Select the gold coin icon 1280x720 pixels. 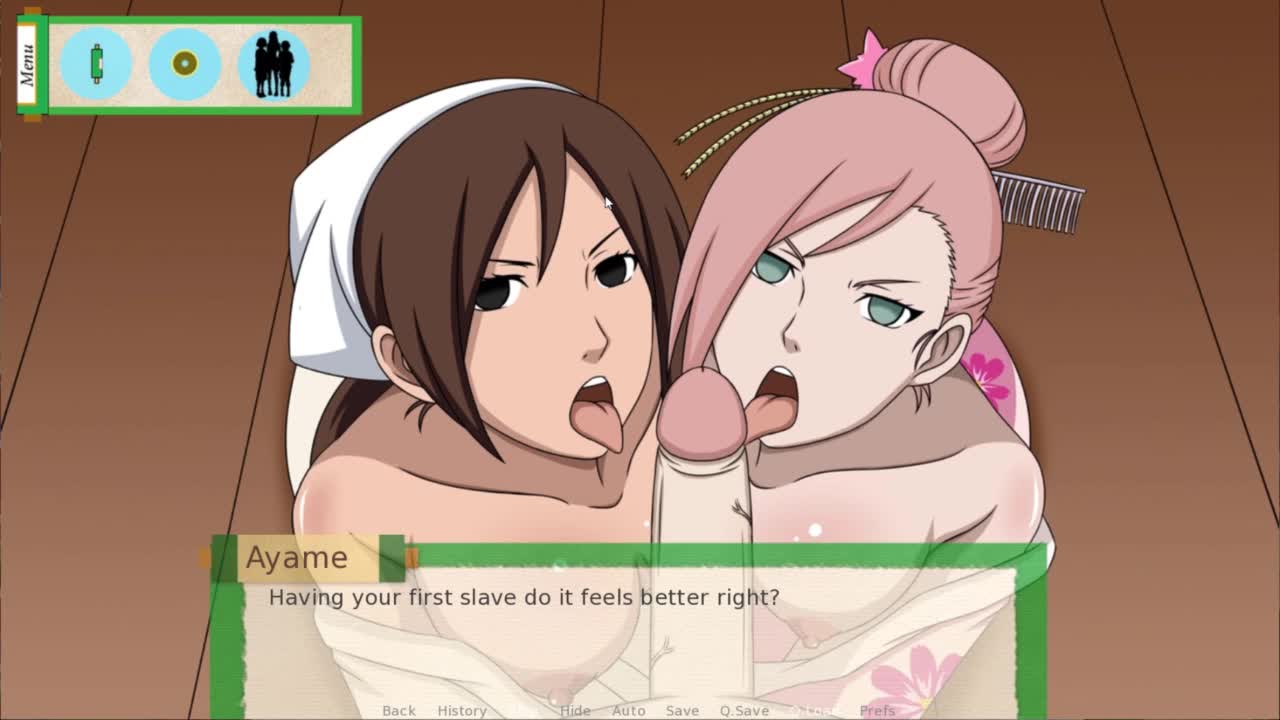pos(185,64)
